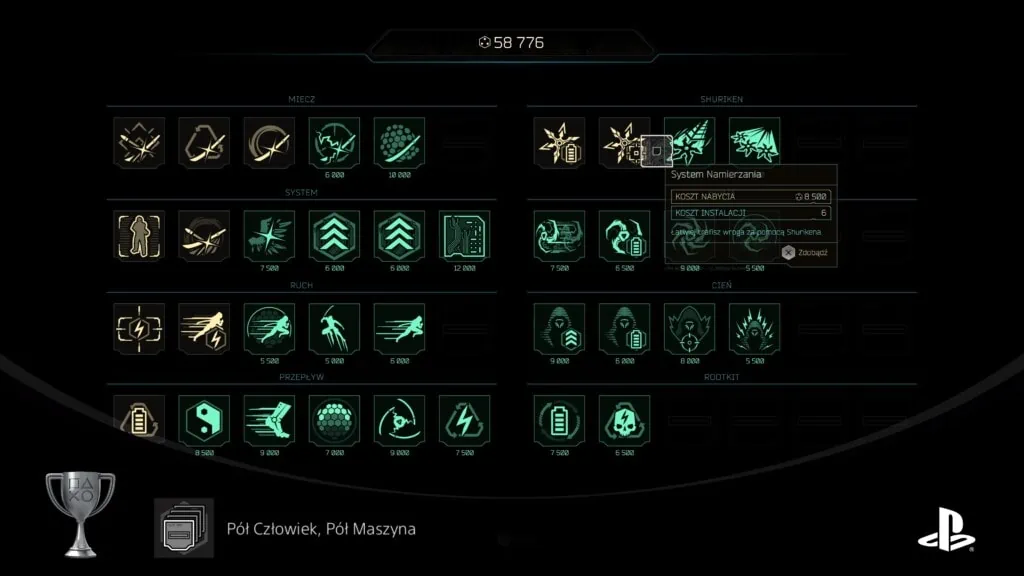Select the hooded figure with crosshair Cień skill
Viewport: 1024px width, 576px height.
coord(624,328)
